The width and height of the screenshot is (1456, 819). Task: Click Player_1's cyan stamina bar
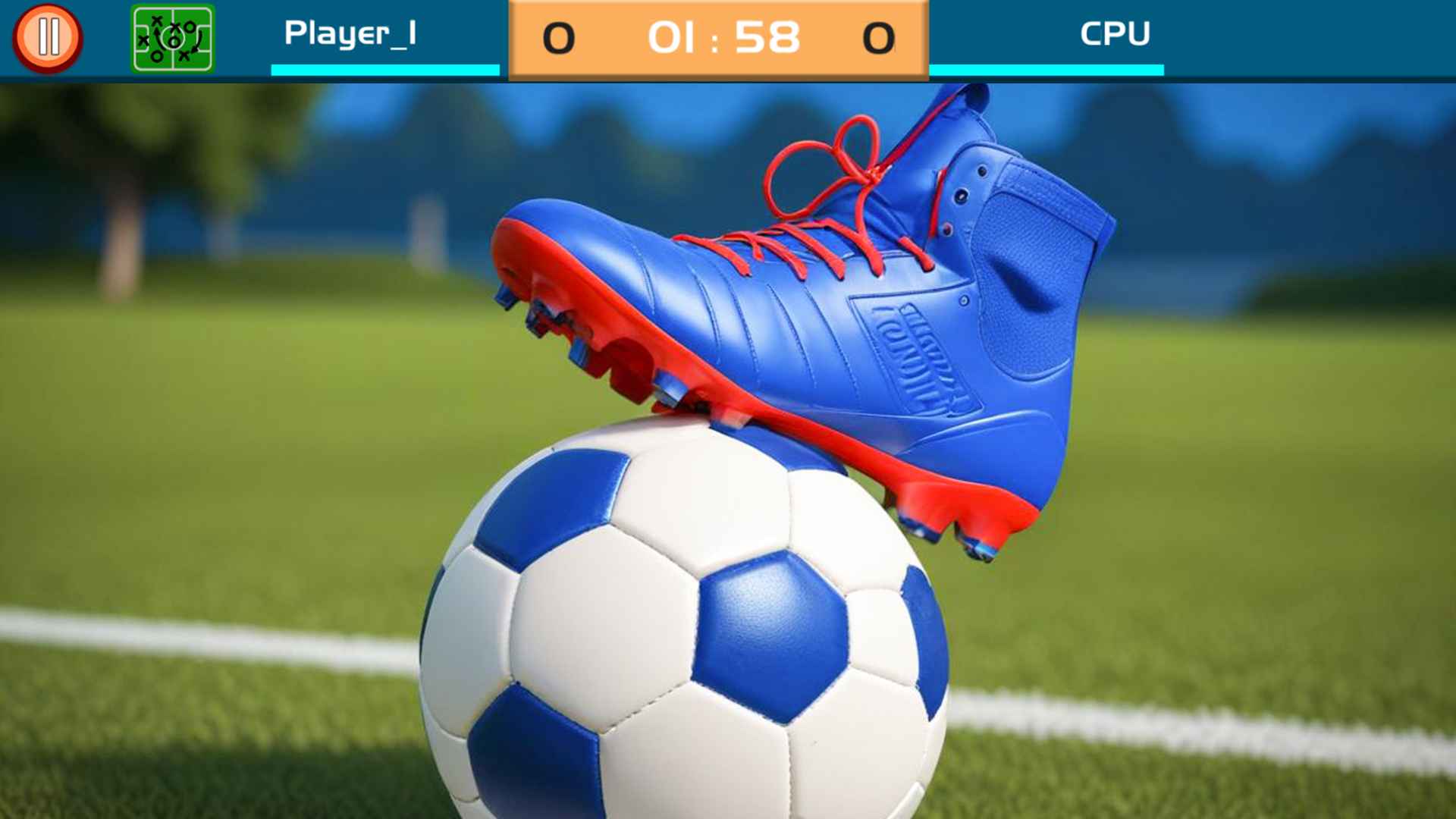[385, 72]
